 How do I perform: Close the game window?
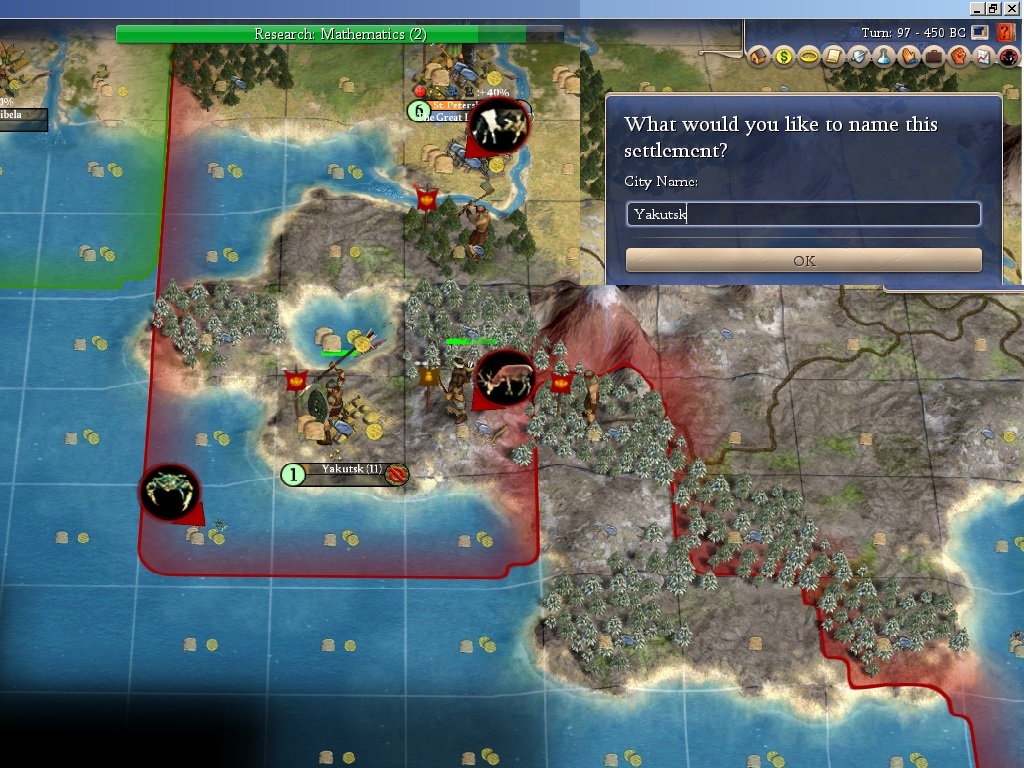tap(1012, 8)
